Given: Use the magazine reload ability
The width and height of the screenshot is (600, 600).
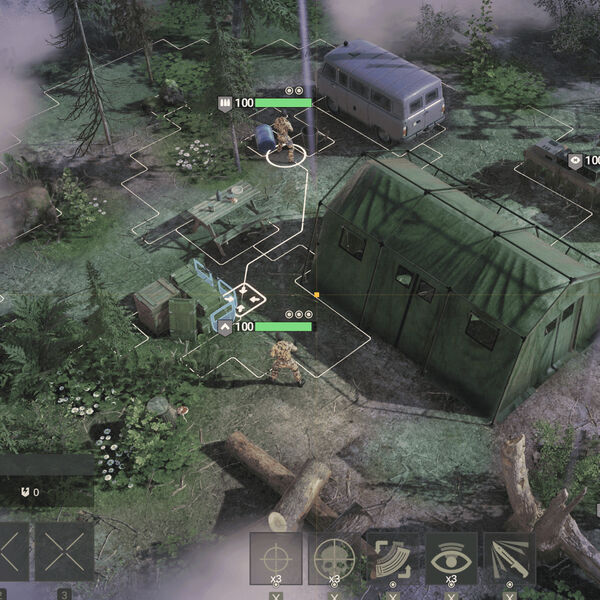Looking at the screenshot, I should coord(393,557).
